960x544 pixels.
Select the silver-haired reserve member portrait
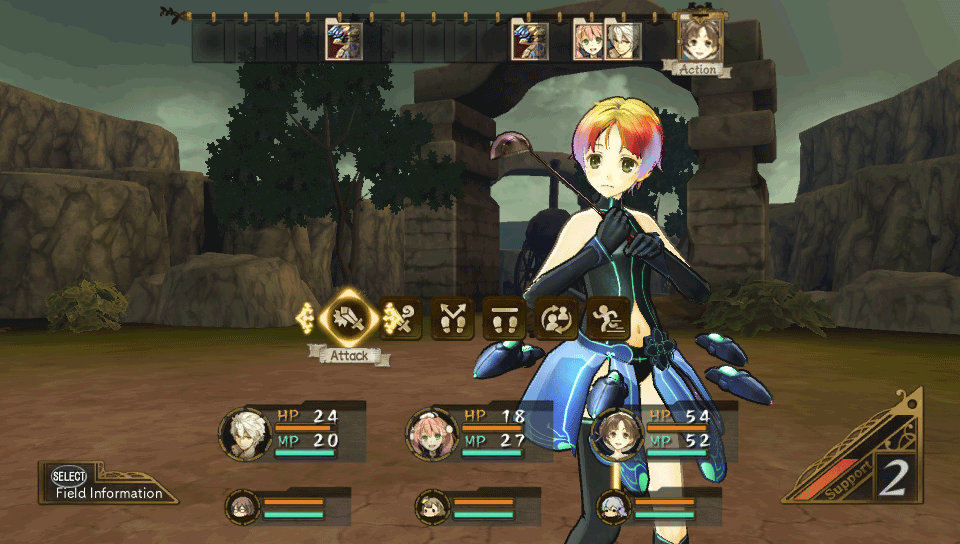point(614,507)
